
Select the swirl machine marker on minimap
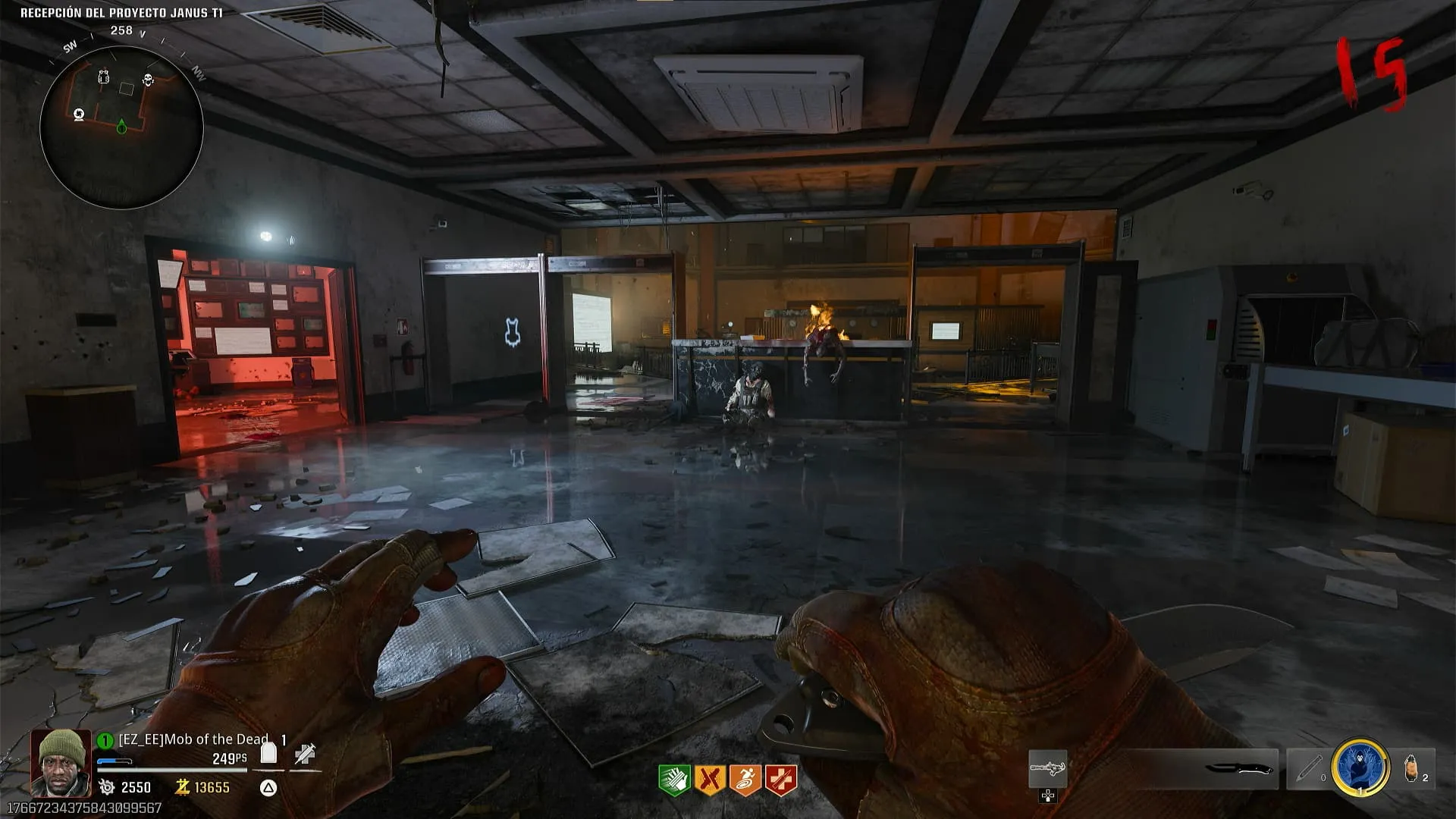tap(79, 115)
